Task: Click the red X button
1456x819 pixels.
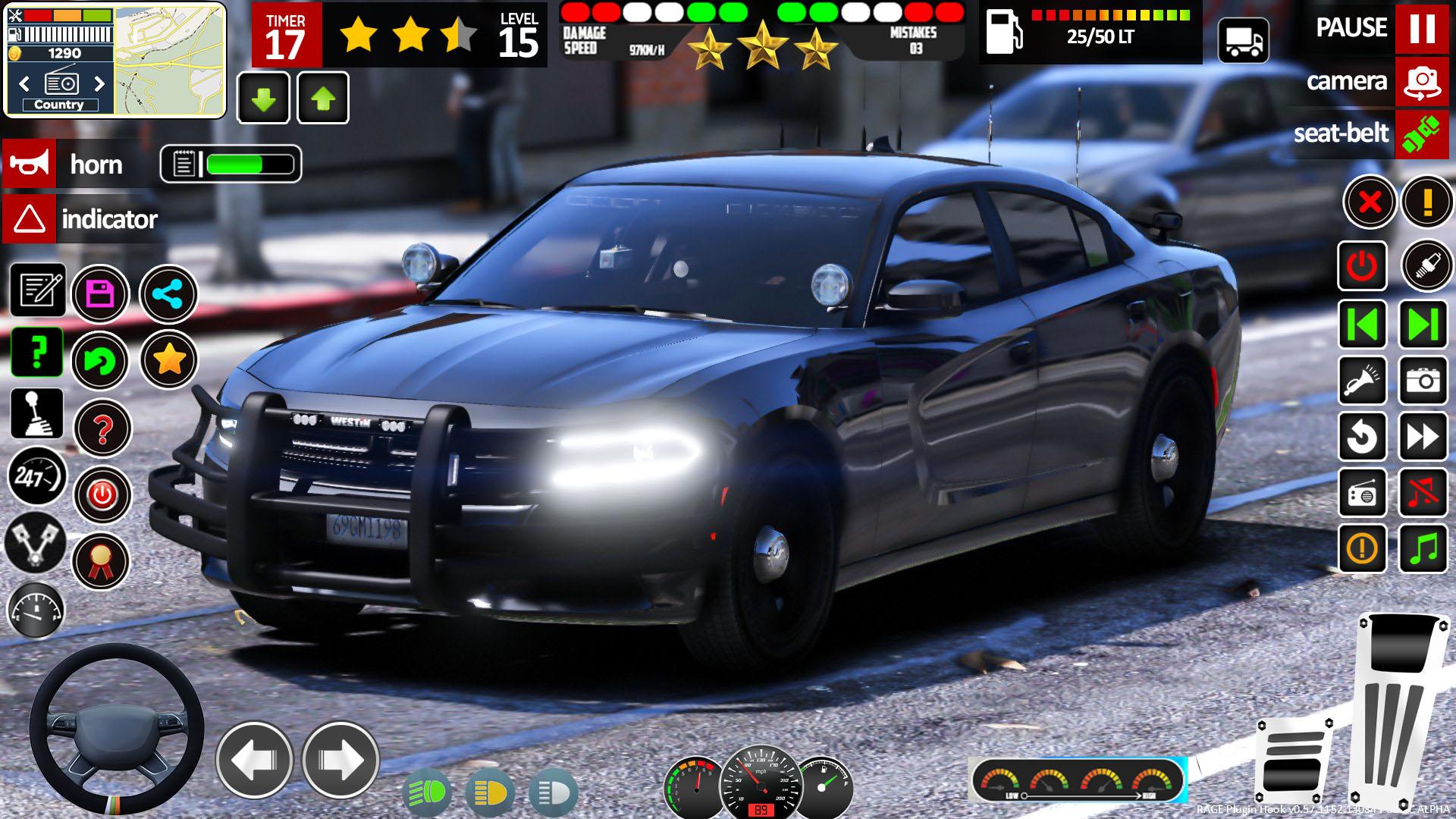Action: (x=1369, y=202)
